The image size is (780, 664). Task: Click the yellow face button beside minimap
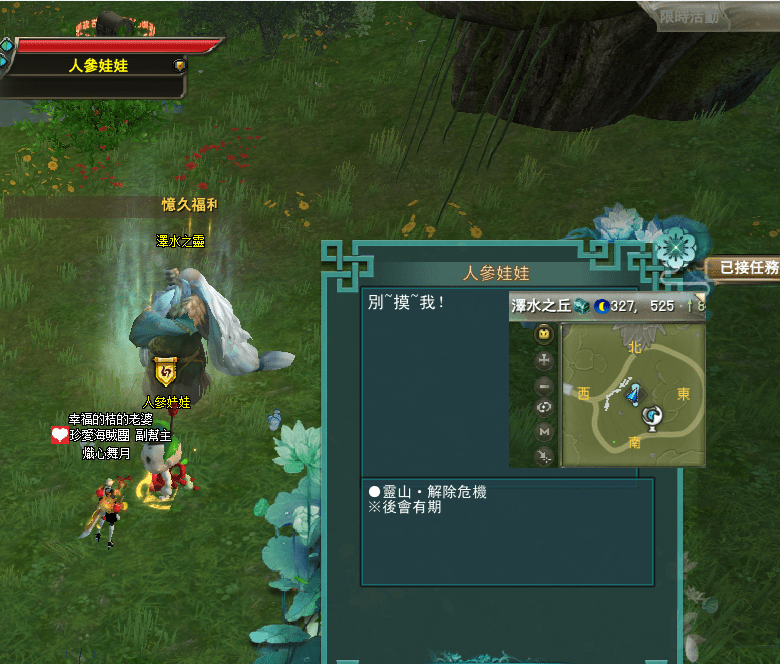pyautogui.click(x=545, y=334)
